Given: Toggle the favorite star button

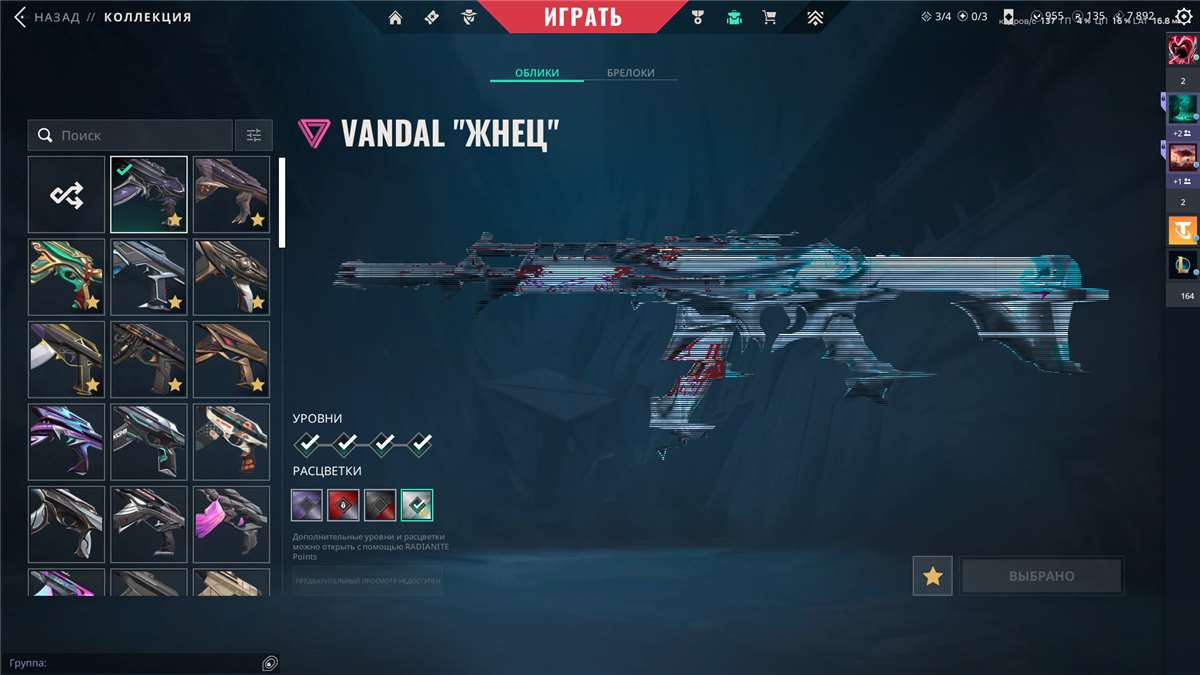Looking at the screenshot, I should [932, 576].
